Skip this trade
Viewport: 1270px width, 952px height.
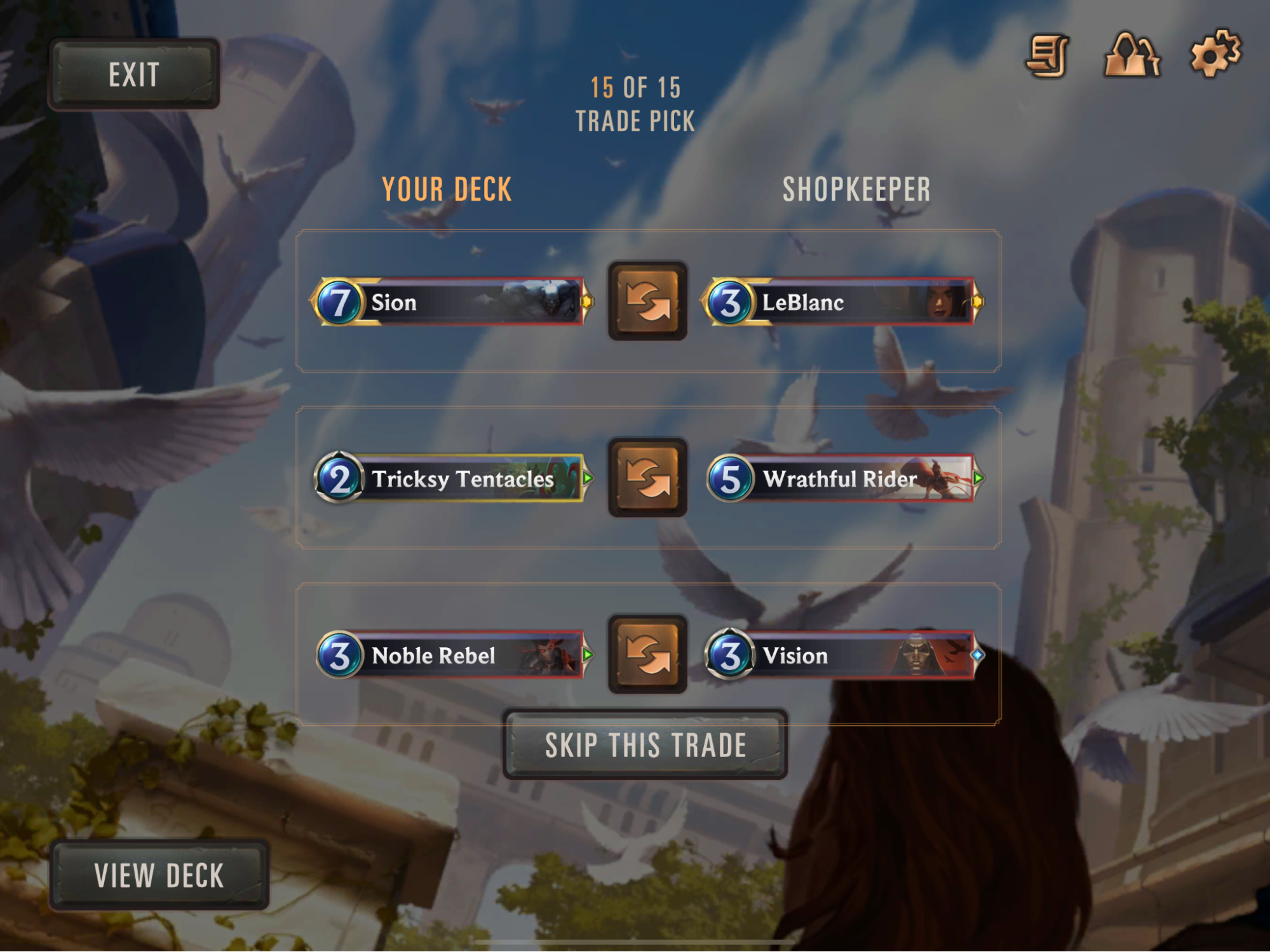click(645, 744)
